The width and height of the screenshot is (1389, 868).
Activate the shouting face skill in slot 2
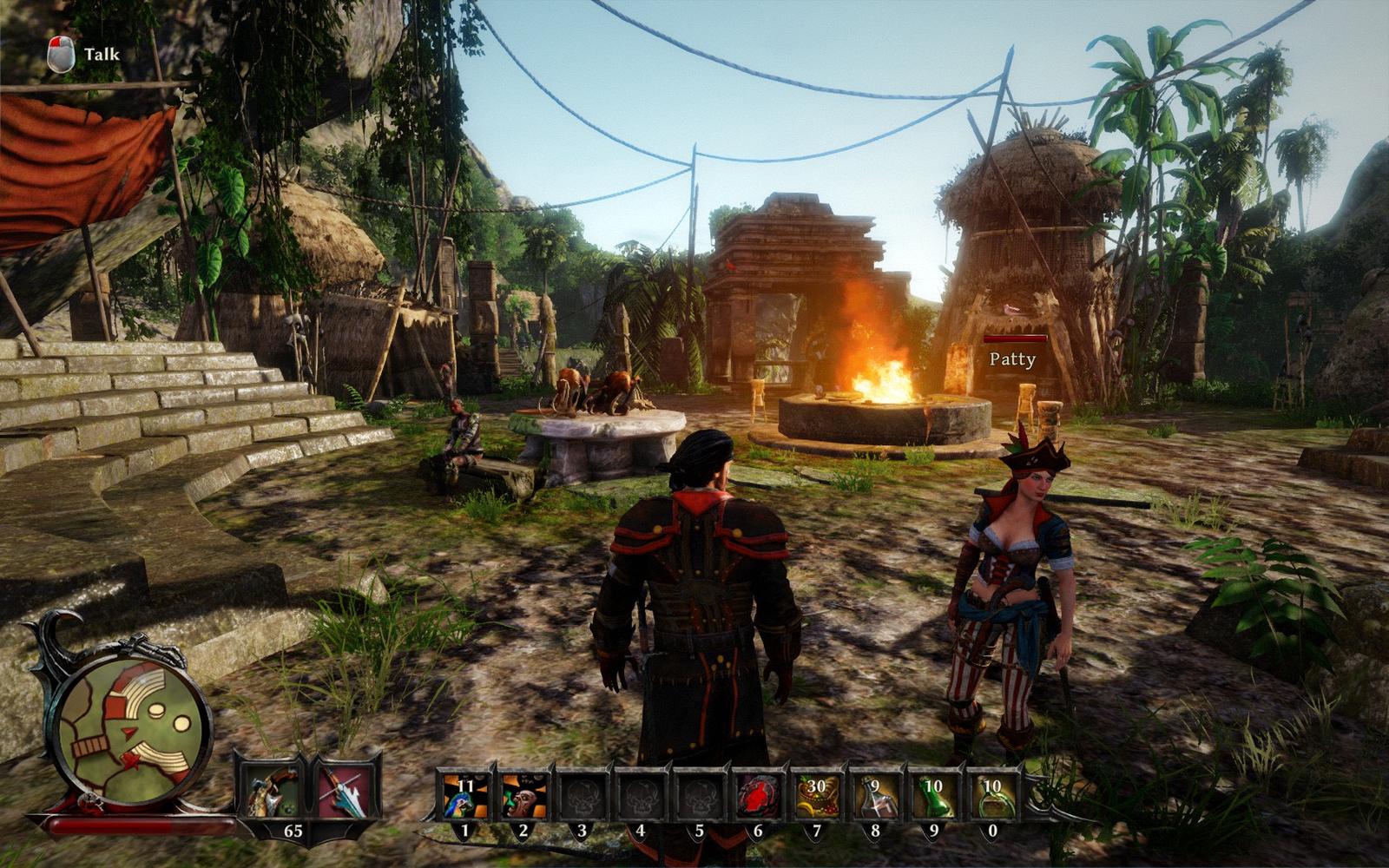click(x=523, y=795)
